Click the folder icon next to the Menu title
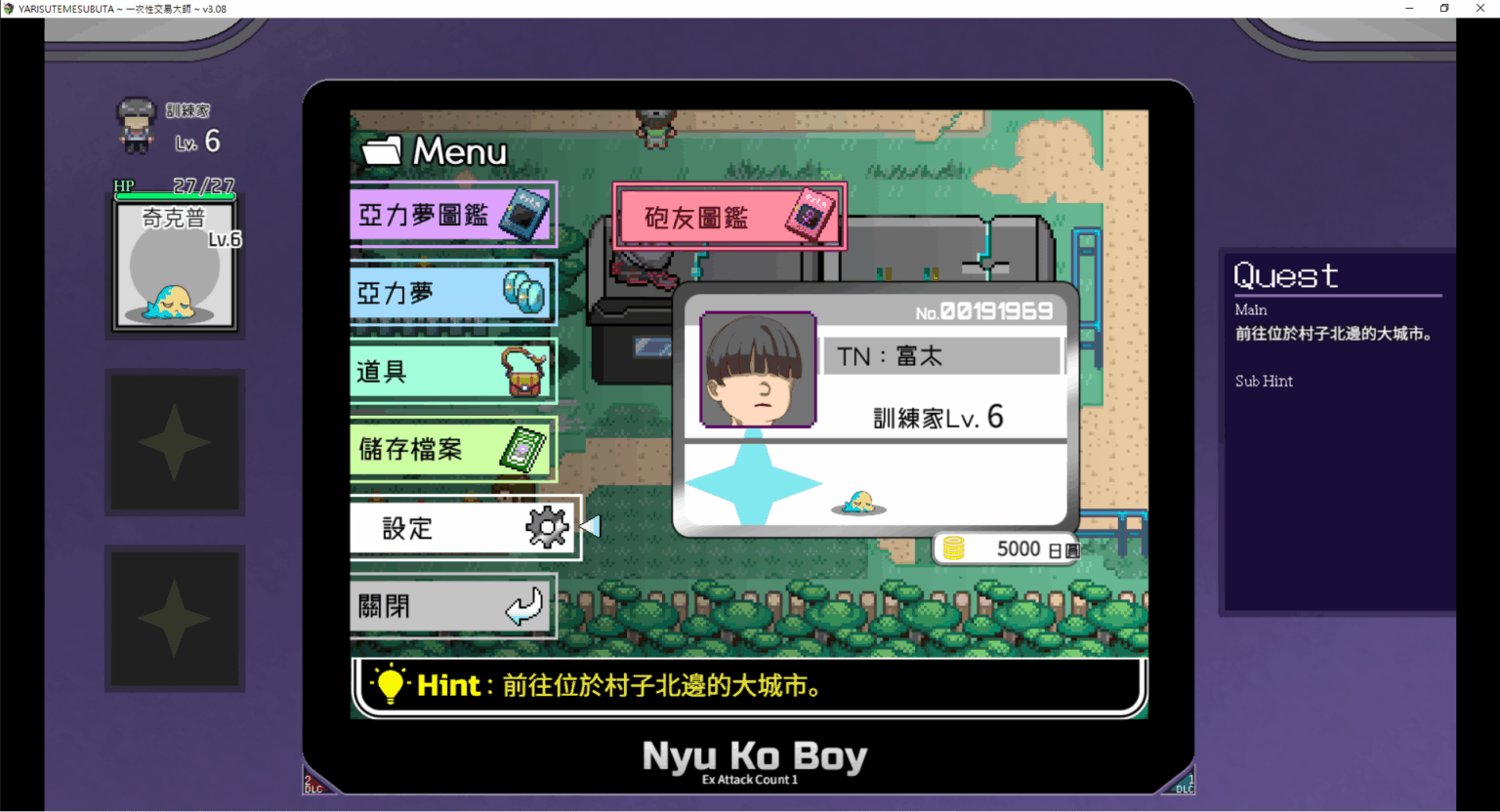This screenshot has width=1500, height=812. (x=380, y=149)
